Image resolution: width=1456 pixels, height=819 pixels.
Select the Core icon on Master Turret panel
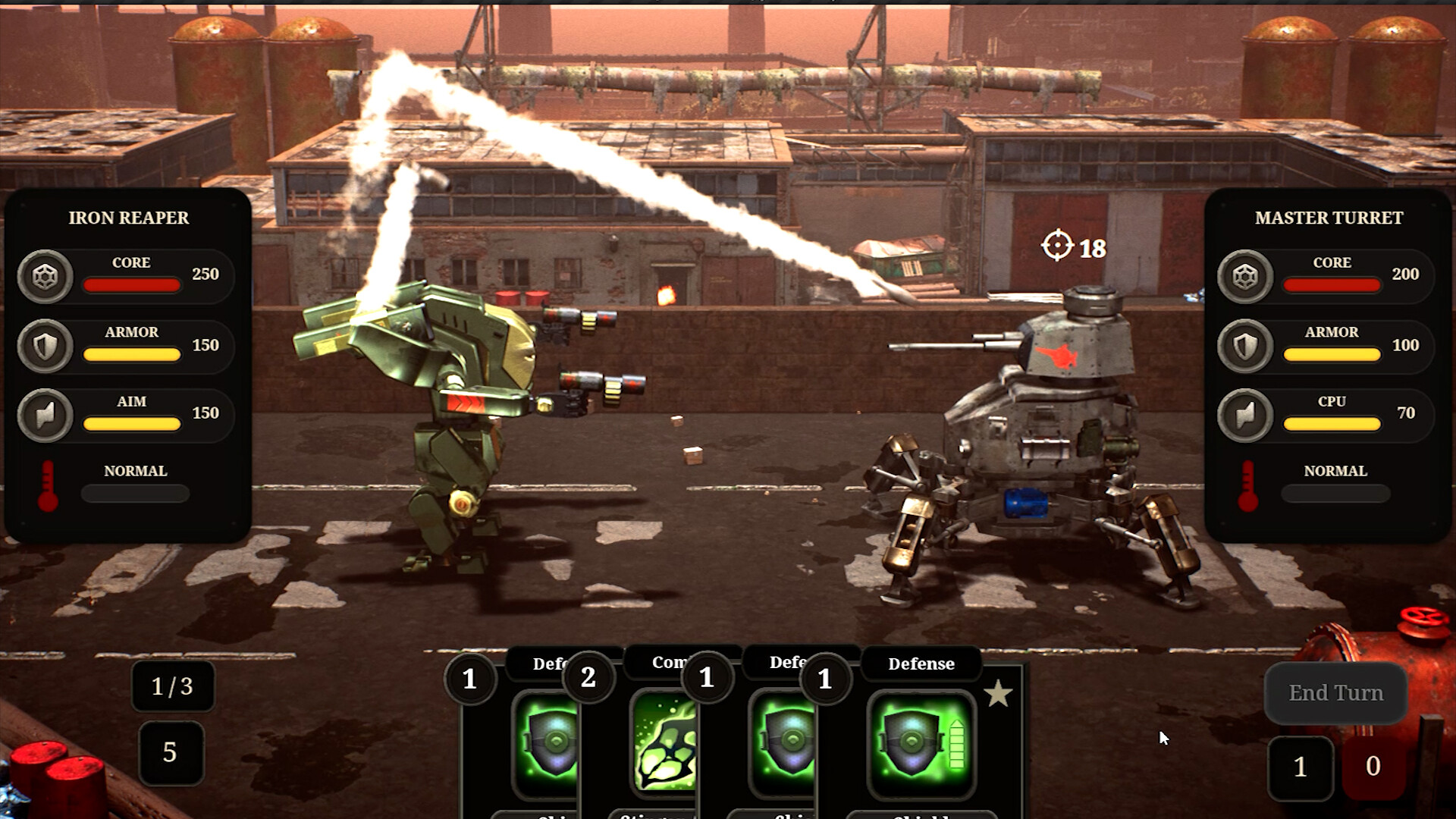[1244, 276]
